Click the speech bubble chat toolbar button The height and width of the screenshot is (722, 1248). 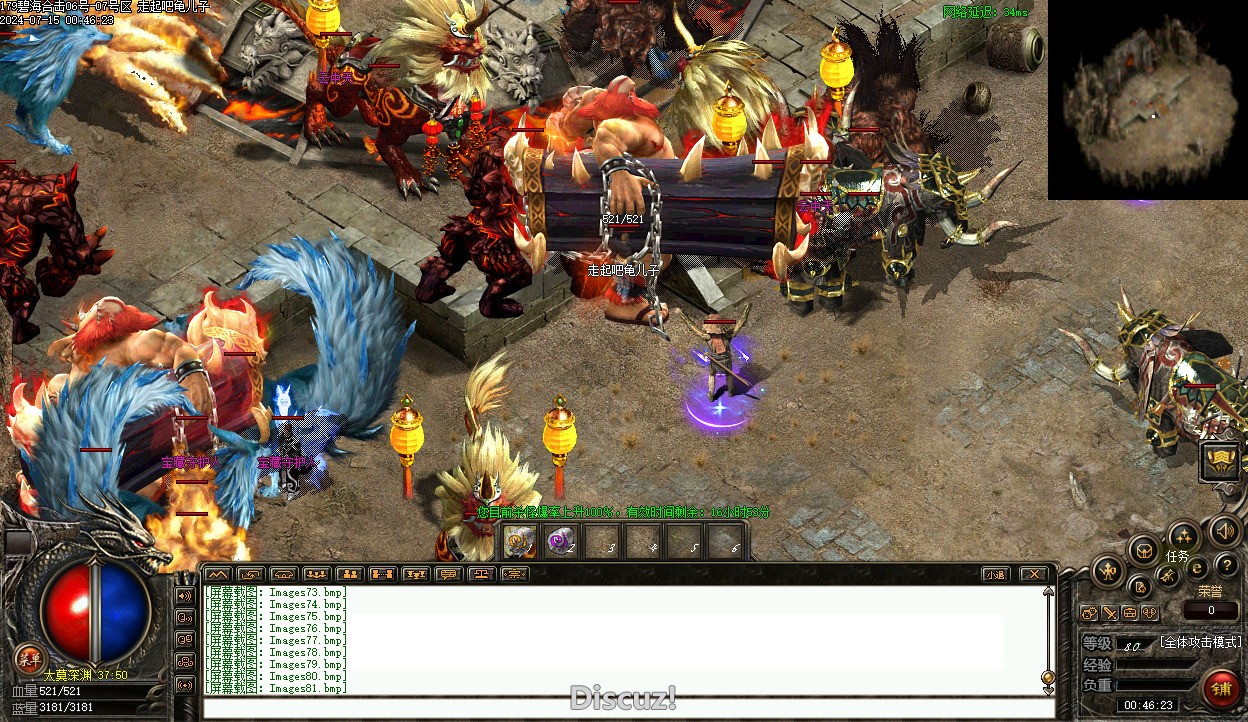click(x=448, y=574)
